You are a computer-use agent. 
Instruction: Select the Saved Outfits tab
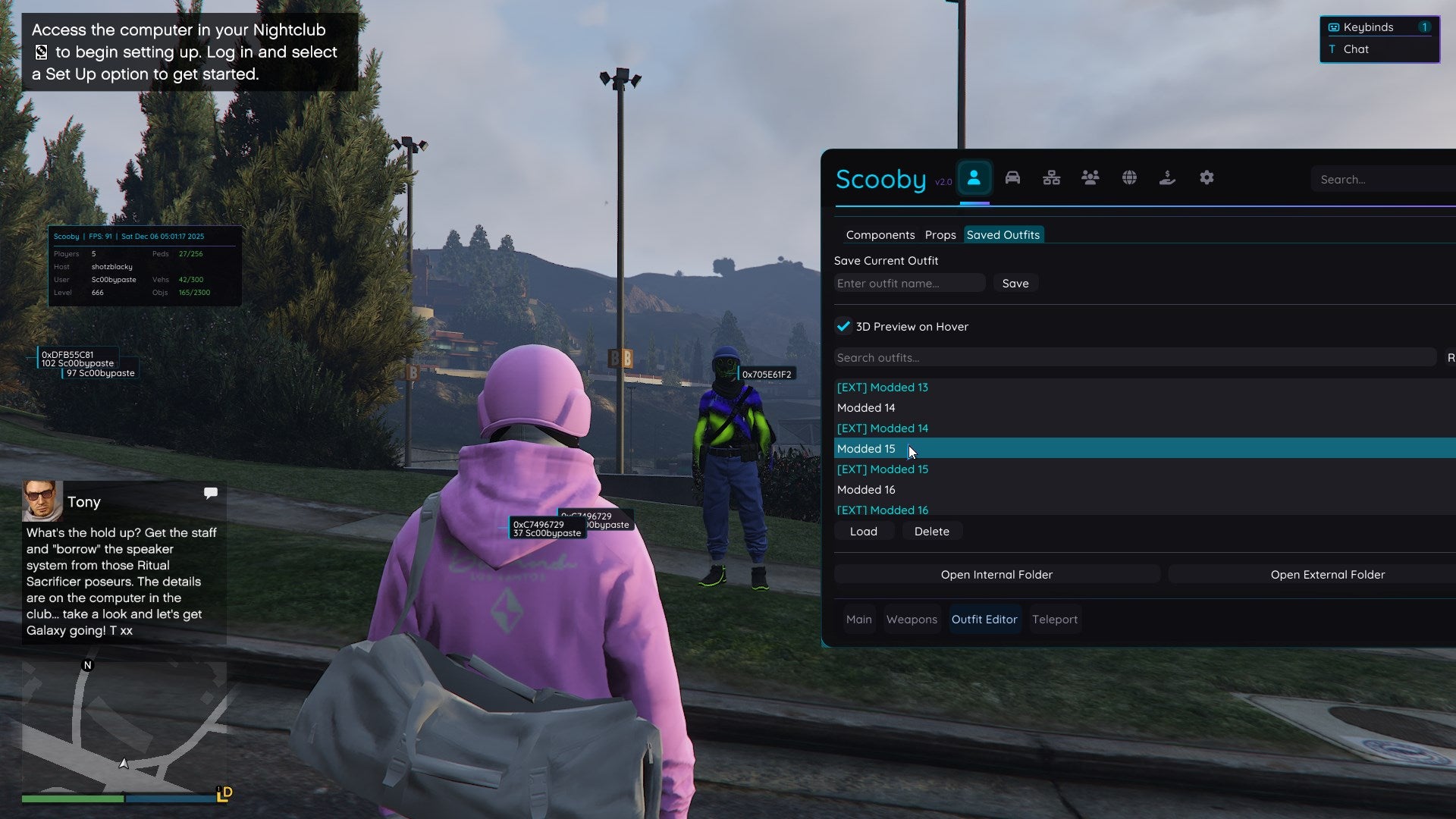tap(1003, 235)
